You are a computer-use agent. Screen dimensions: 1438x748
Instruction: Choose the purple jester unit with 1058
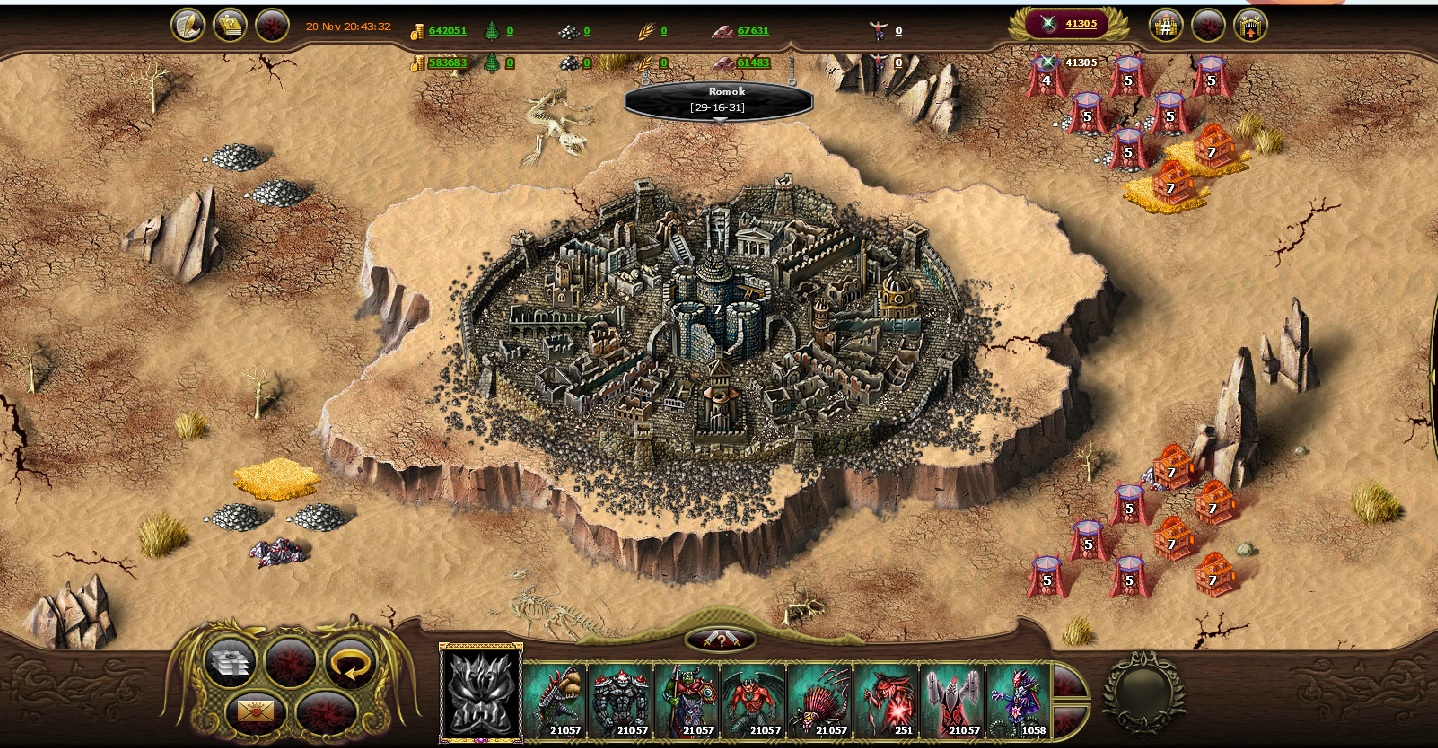[1019, 700]
